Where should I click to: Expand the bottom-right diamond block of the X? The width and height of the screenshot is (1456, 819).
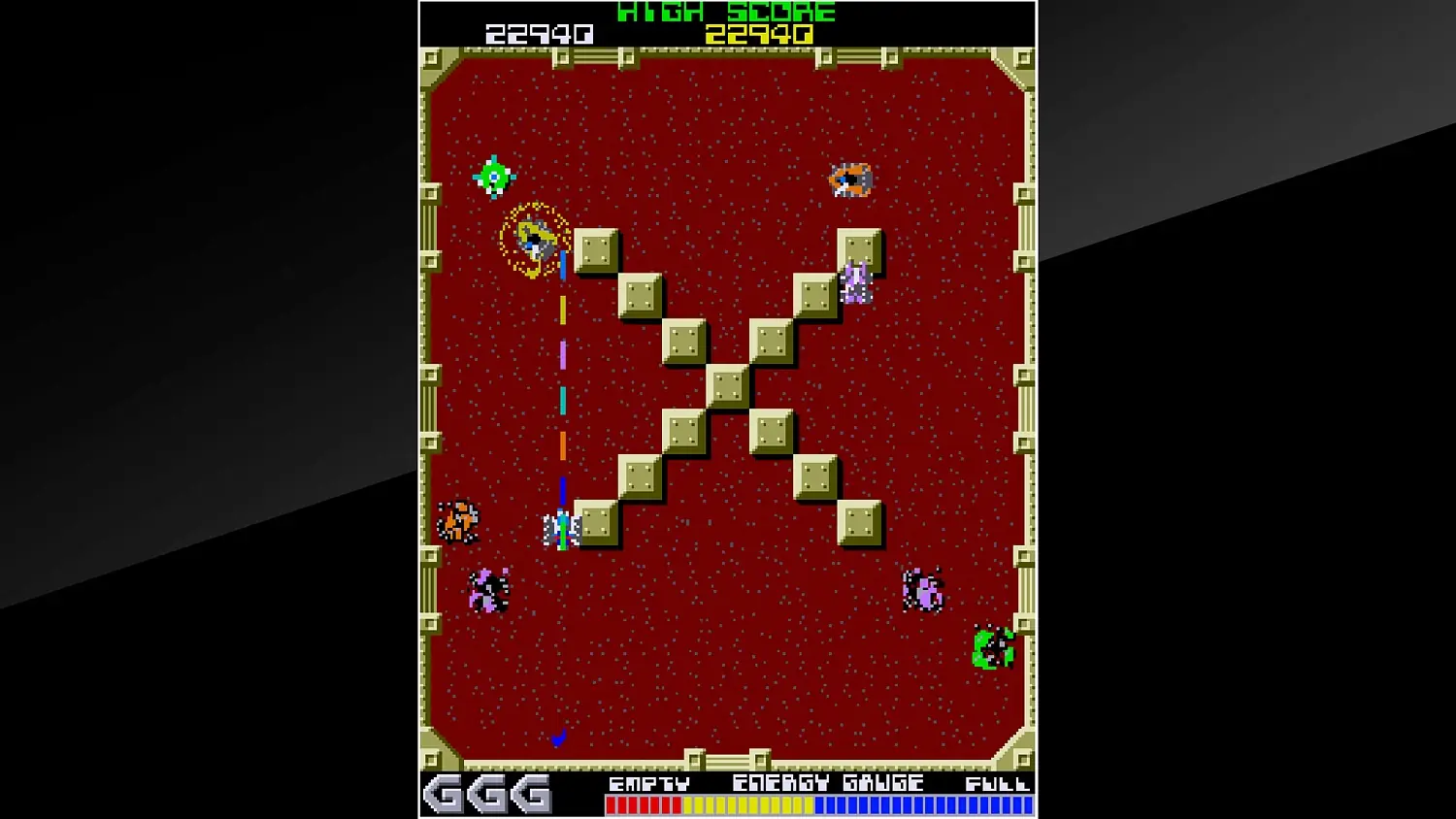point(857,522)
